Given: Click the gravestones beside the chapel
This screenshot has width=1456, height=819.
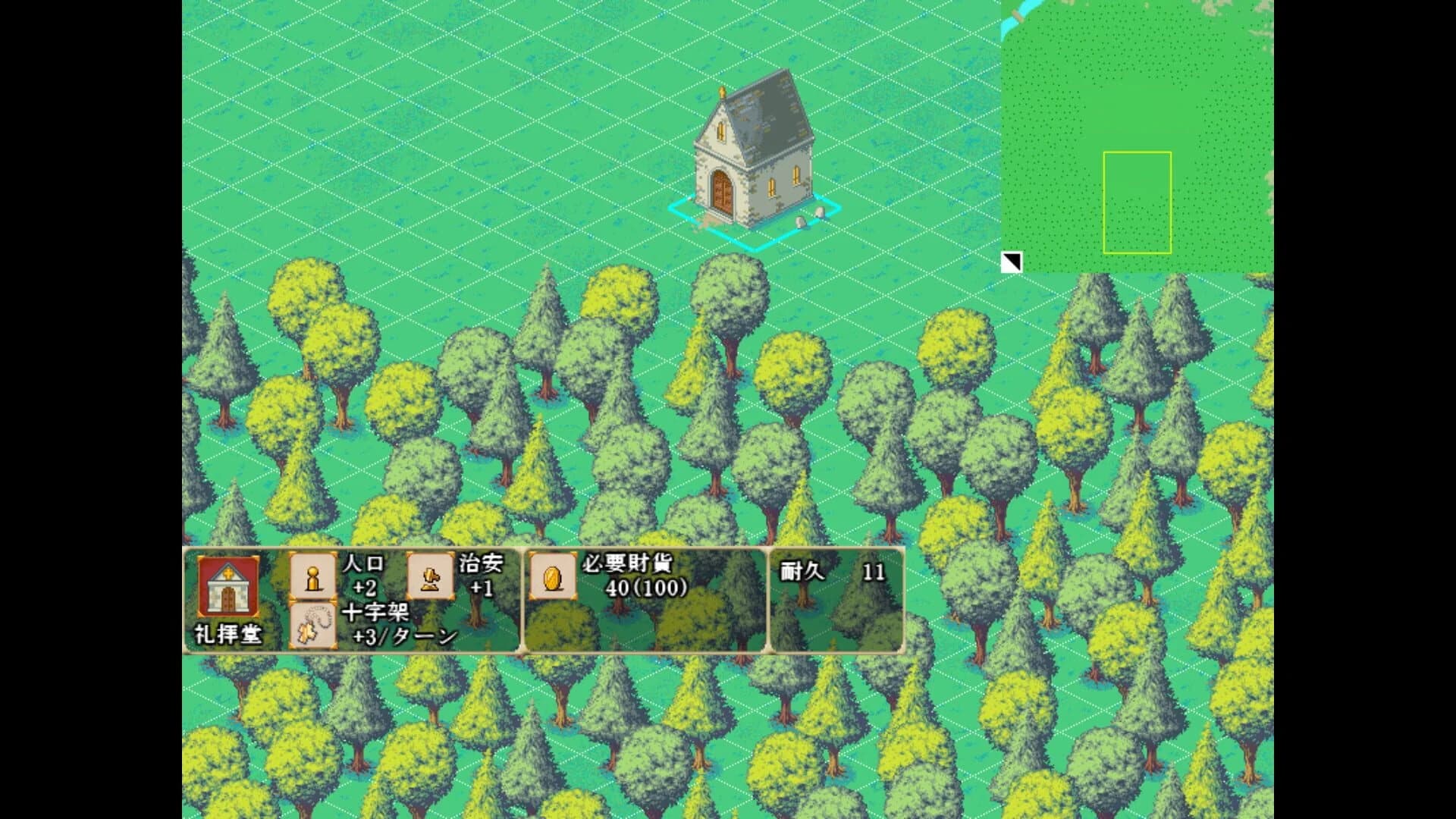Looking at the screenshot, I should pos(809,216).
